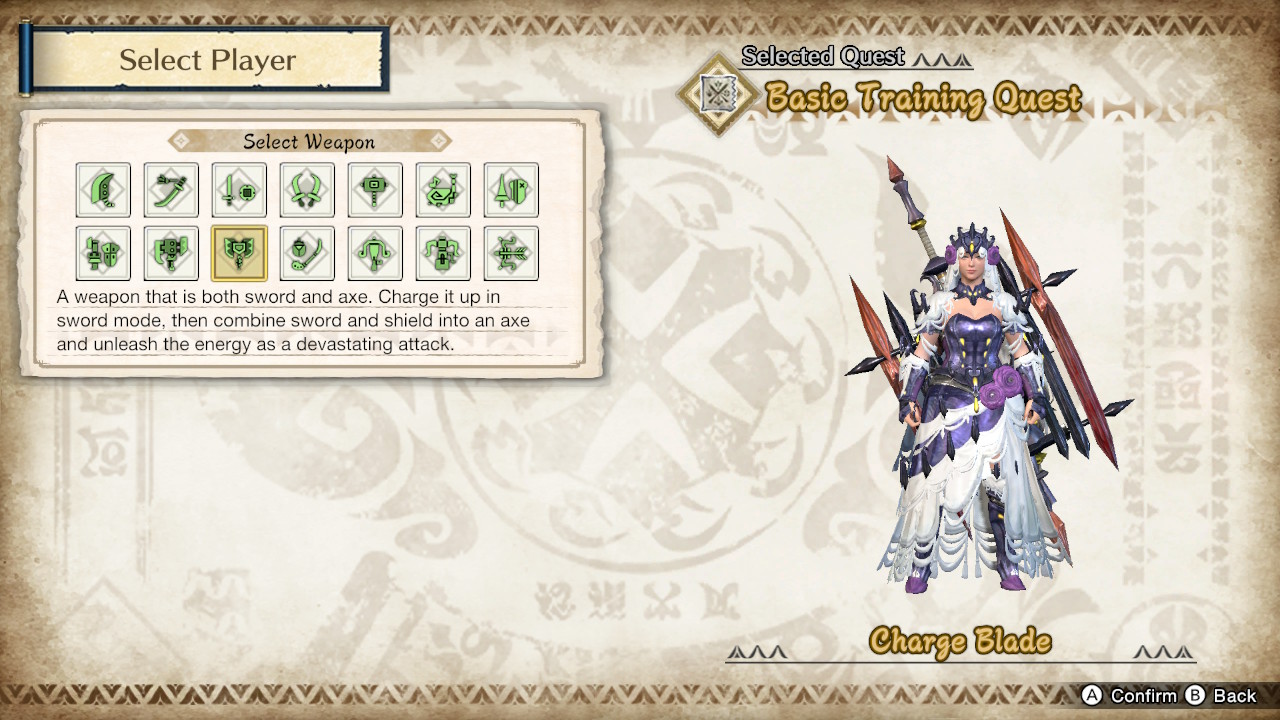
Task: Select the Long Sword weapon icon
Action: [171, 190]
